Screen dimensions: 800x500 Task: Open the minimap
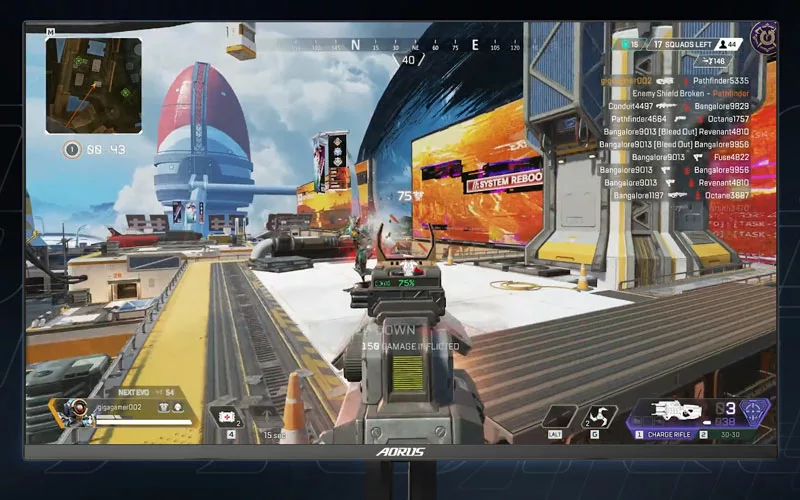point(93,85)
